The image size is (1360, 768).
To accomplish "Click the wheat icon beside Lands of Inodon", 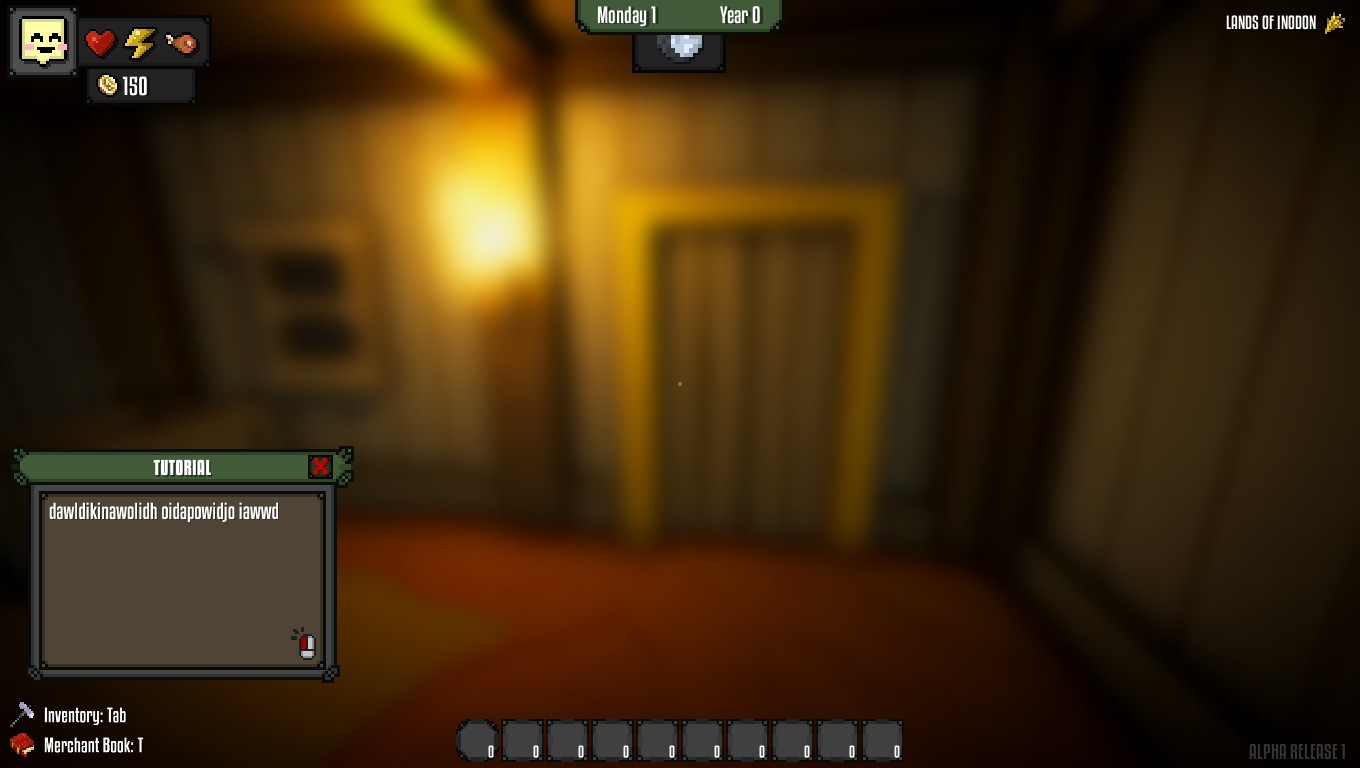I will (1336, 22).
